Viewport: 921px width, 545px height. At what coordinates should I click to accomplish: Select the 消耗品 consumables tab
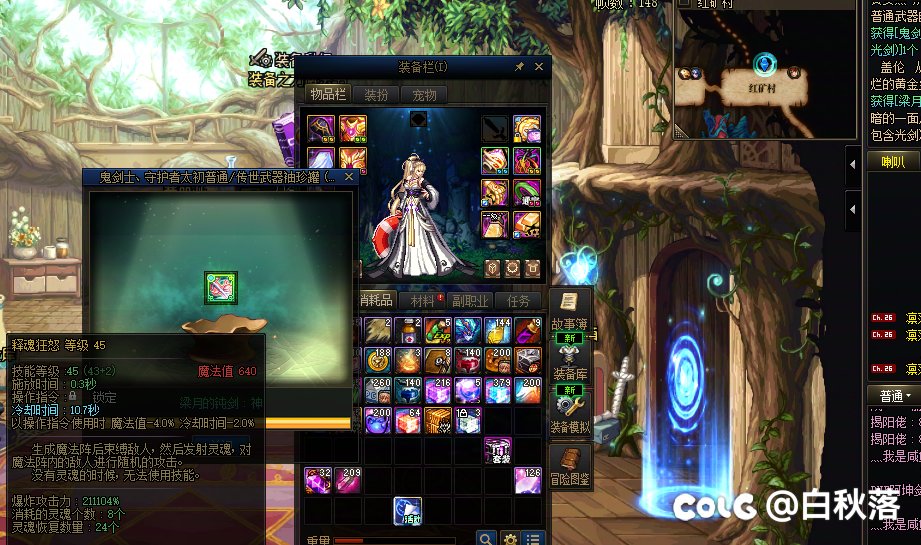point(376,300)
